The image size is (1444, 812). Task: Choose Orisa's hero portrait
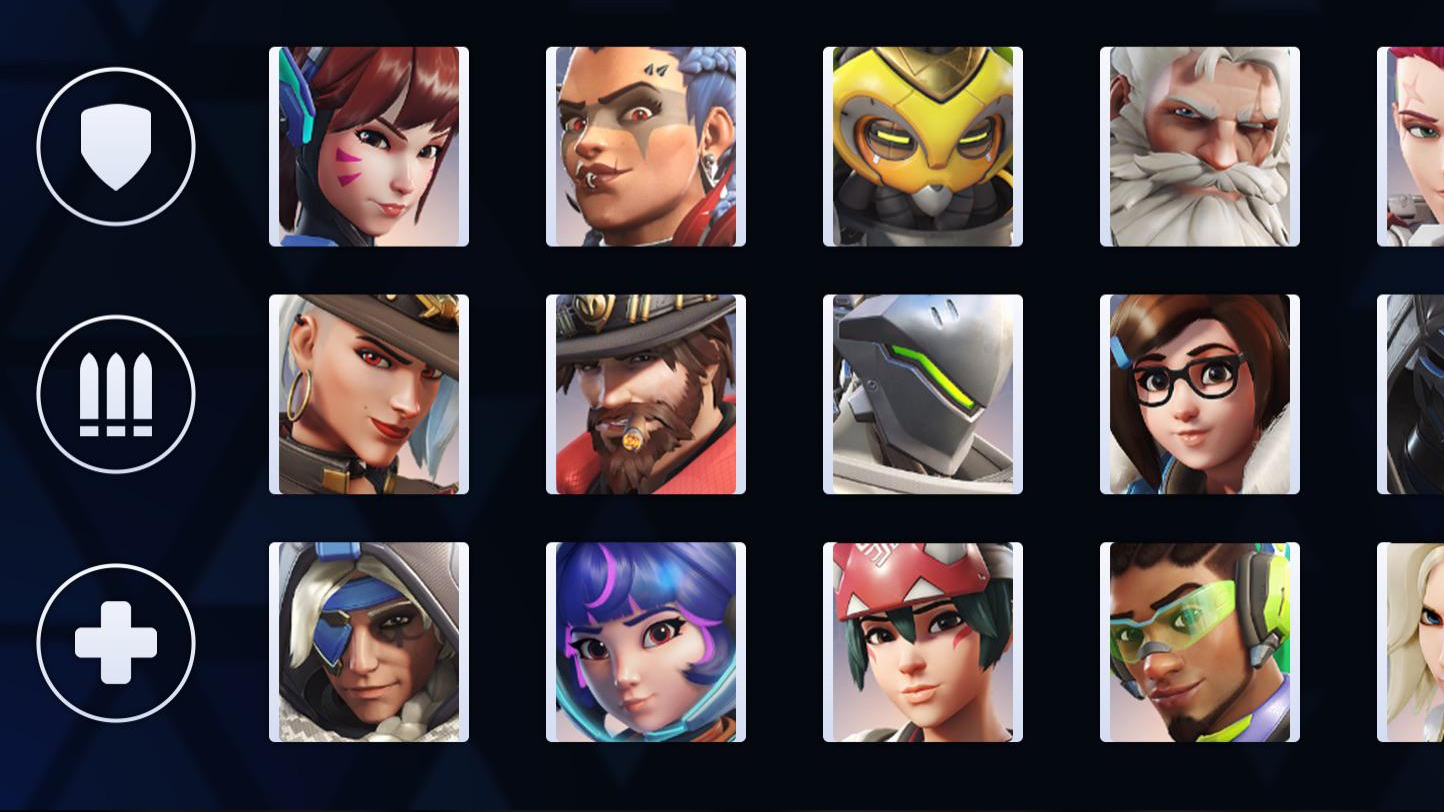pos(922,146)
